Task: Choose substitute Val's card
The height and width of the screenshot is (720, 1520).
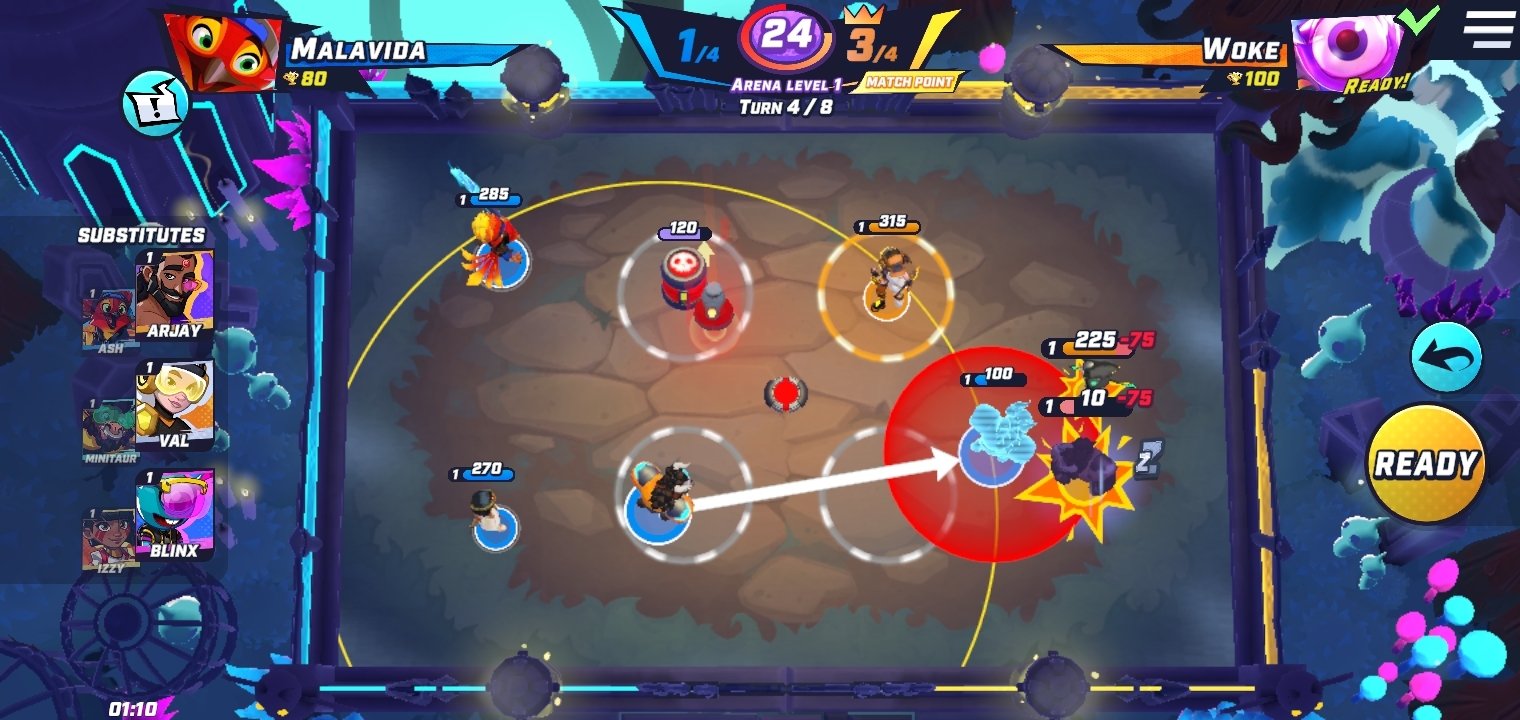Action: [x=174, y=406]
